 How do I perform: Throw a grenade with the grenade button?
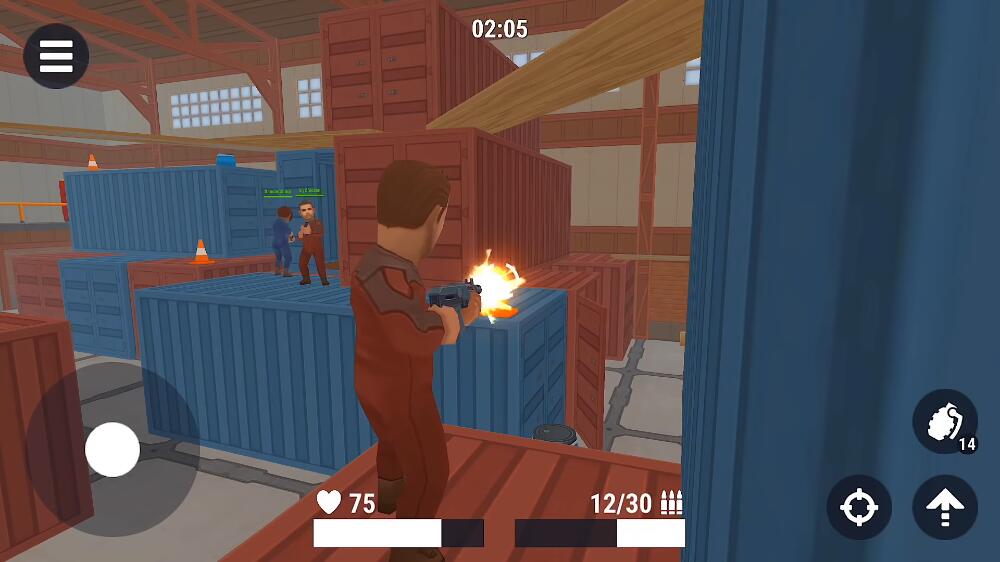pyautogui.click(x=944, y=421)
